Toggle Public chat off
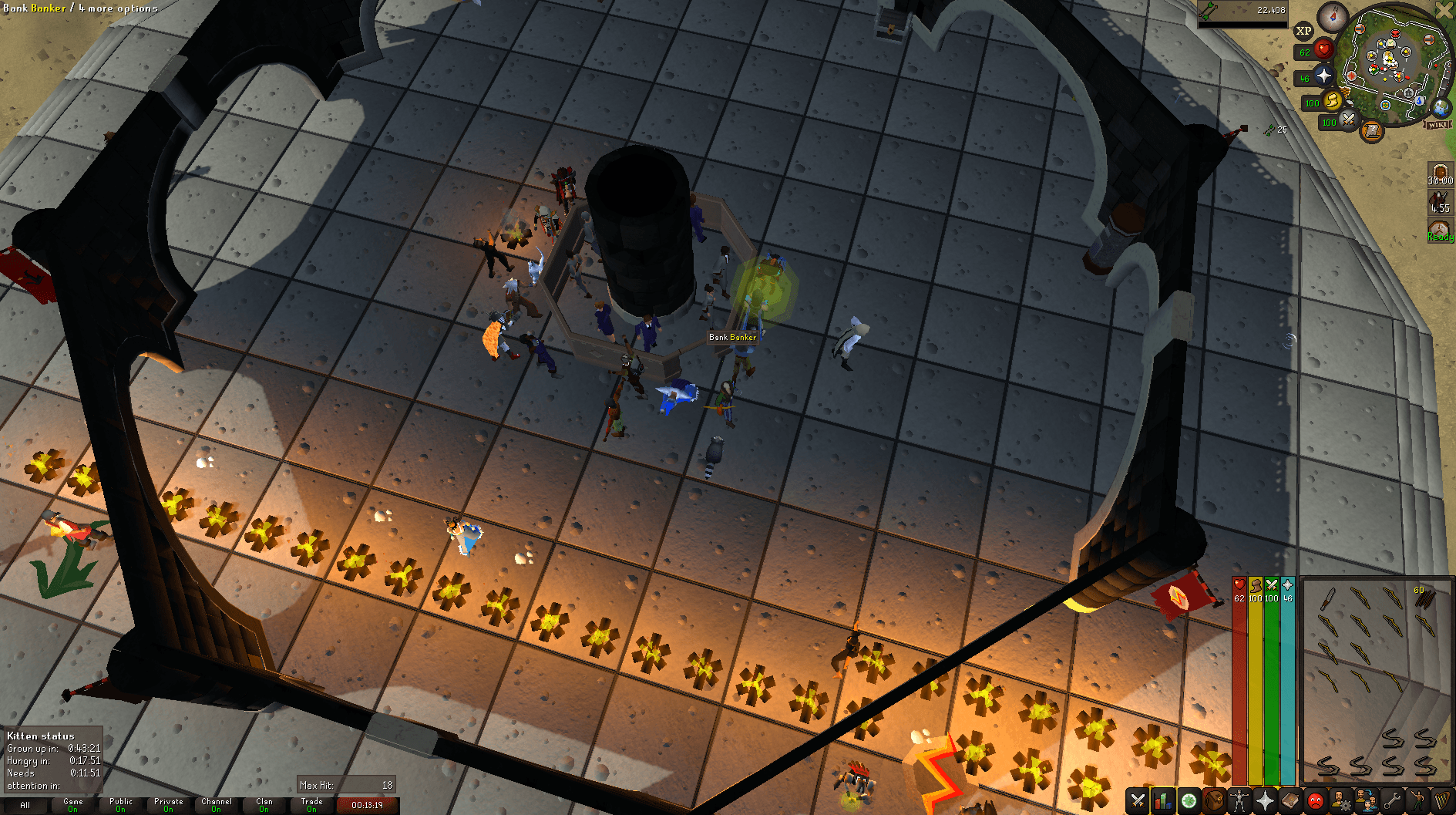This screenshot has width=1456, height=815. [x=120, y=804]
